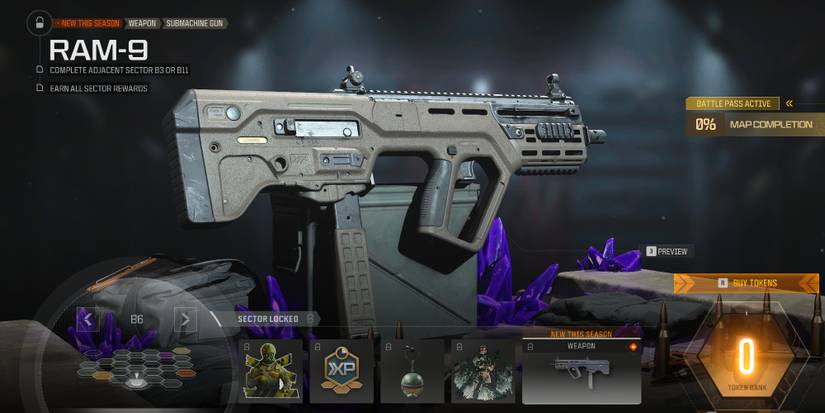Click the Buy Tokens button
Image resolution: width=825 pixels, height=413 pixels.
tap(746, 283)
